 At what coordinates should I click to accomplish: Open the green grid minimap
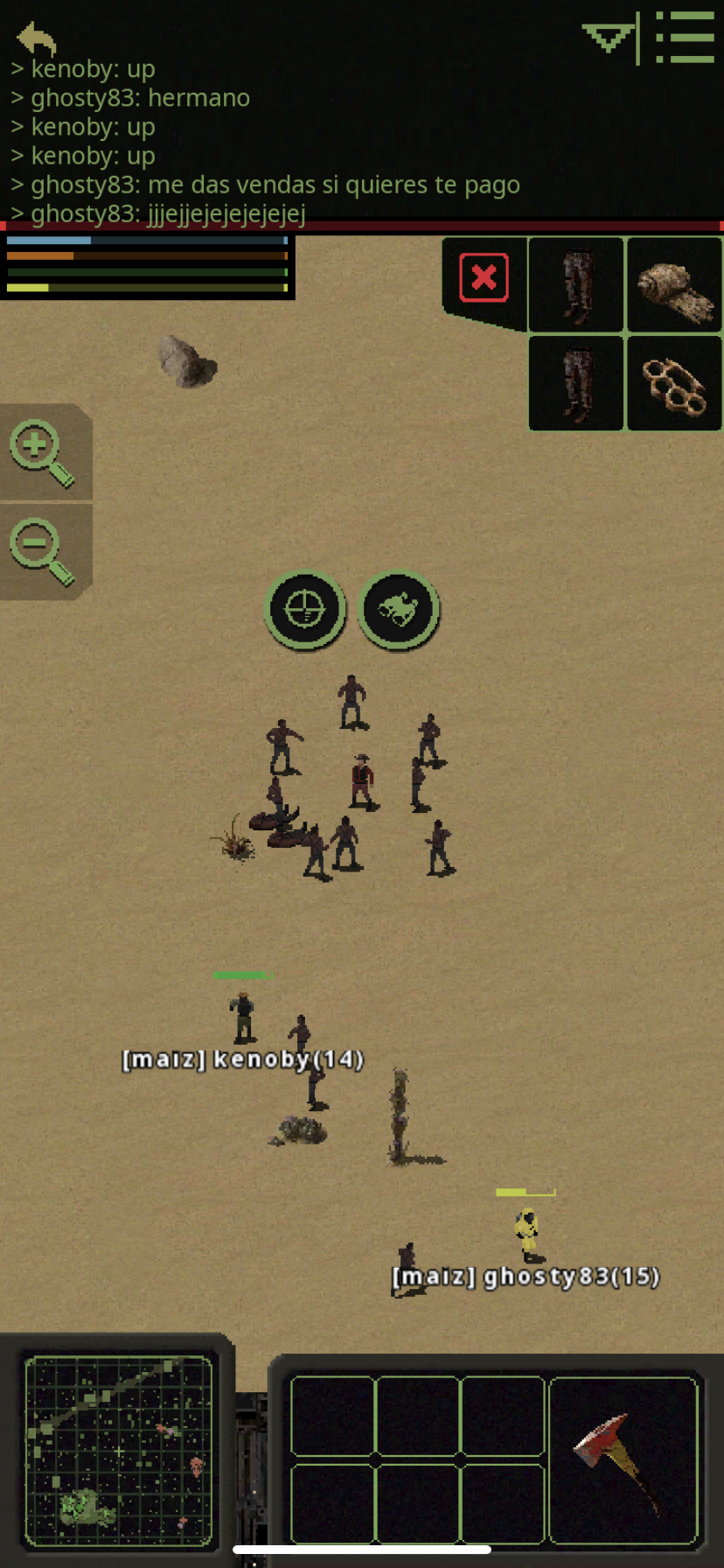[x=118, y=1450]
